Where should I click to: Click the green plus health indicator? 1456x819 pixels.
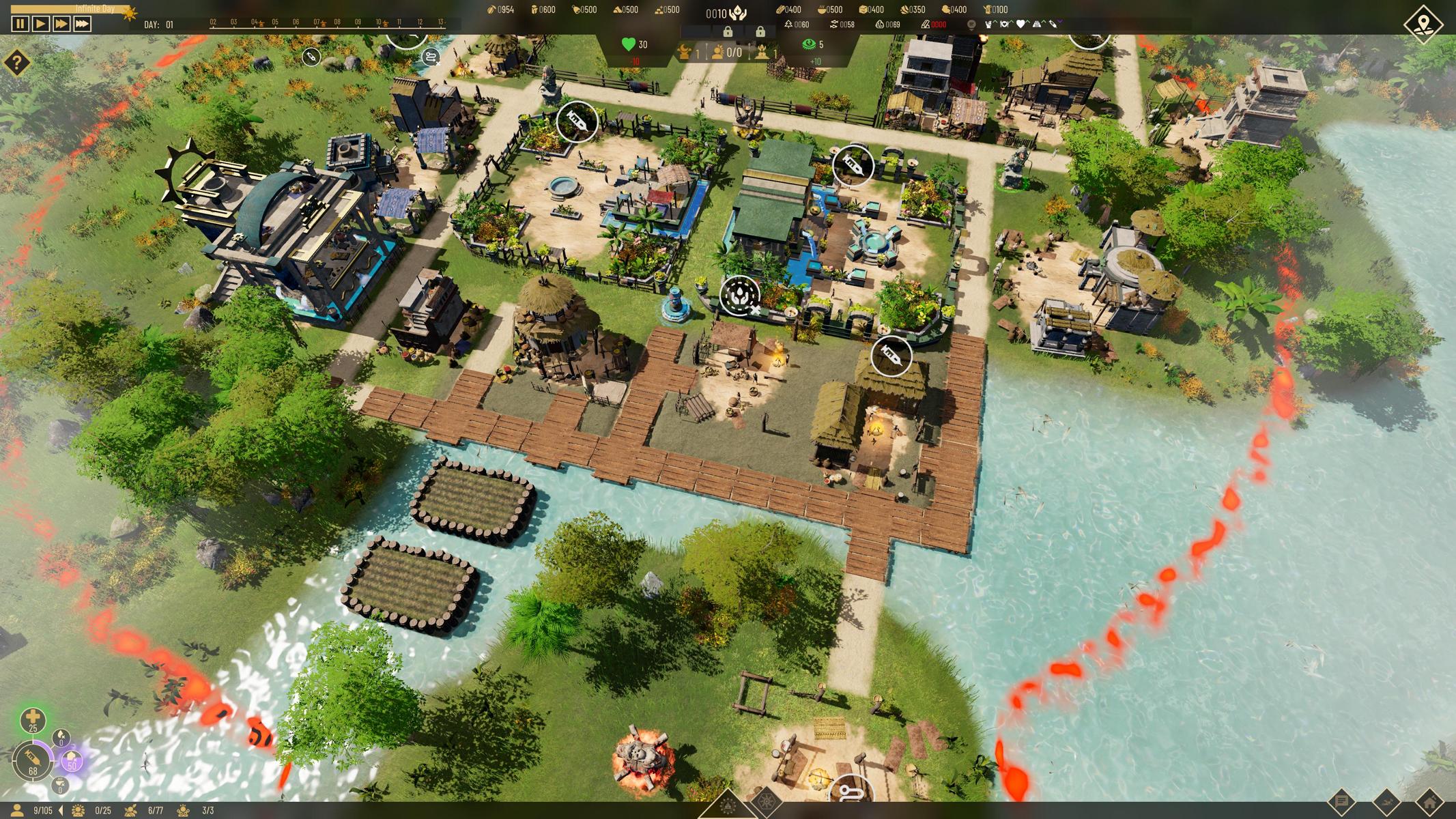[33, 719]
